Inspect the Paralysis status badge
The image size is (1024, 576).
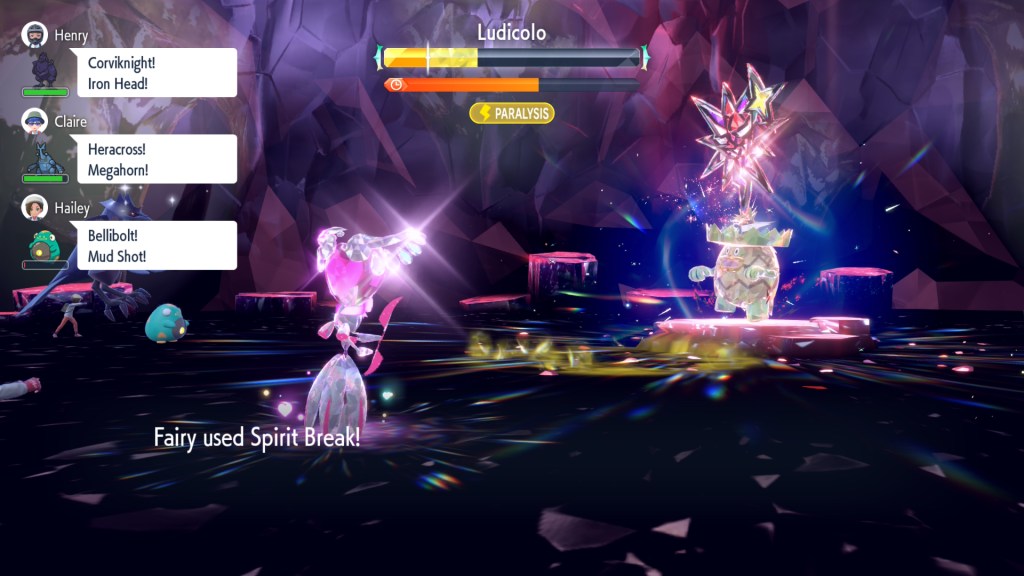[512, 113]
